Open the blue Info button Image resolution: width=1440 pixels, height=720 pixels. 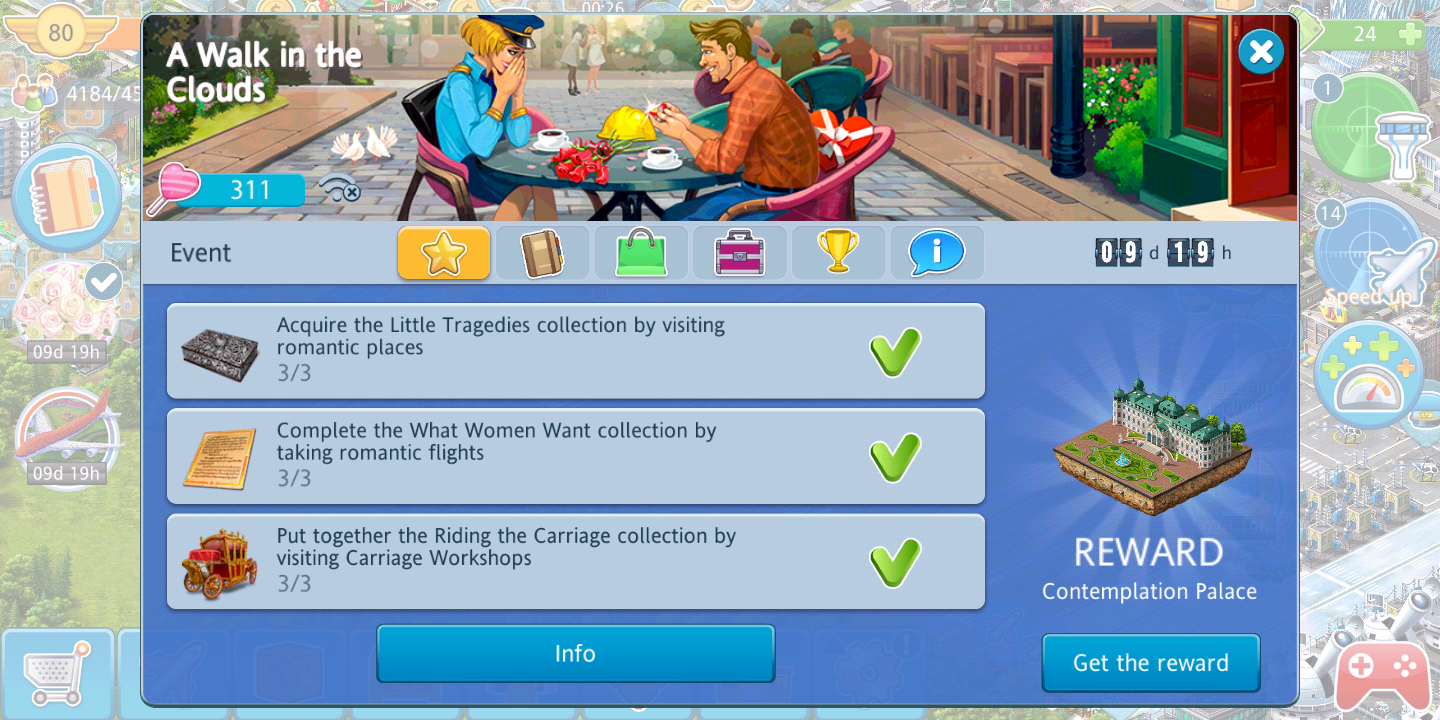click(575, 654)
